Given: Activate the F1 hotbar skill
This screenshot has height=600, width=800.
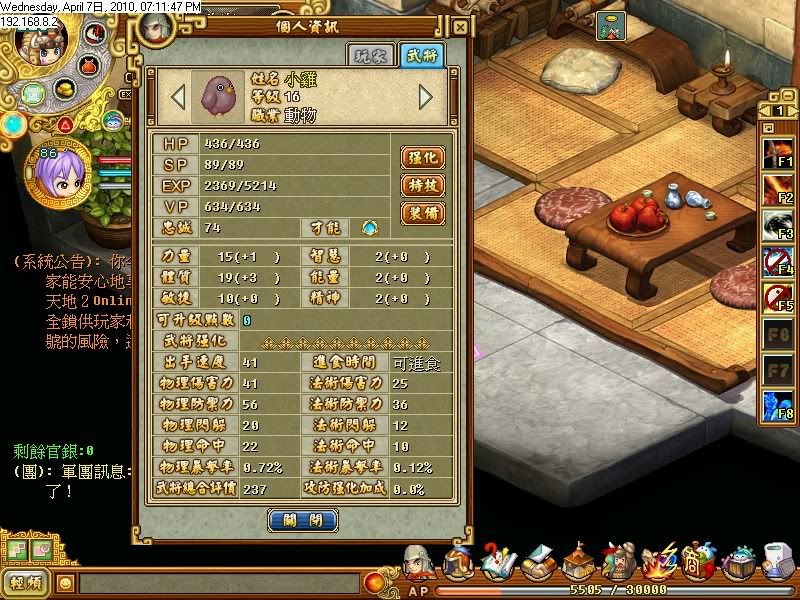Looking at the screenshot, I should click(x=779, y=154).
